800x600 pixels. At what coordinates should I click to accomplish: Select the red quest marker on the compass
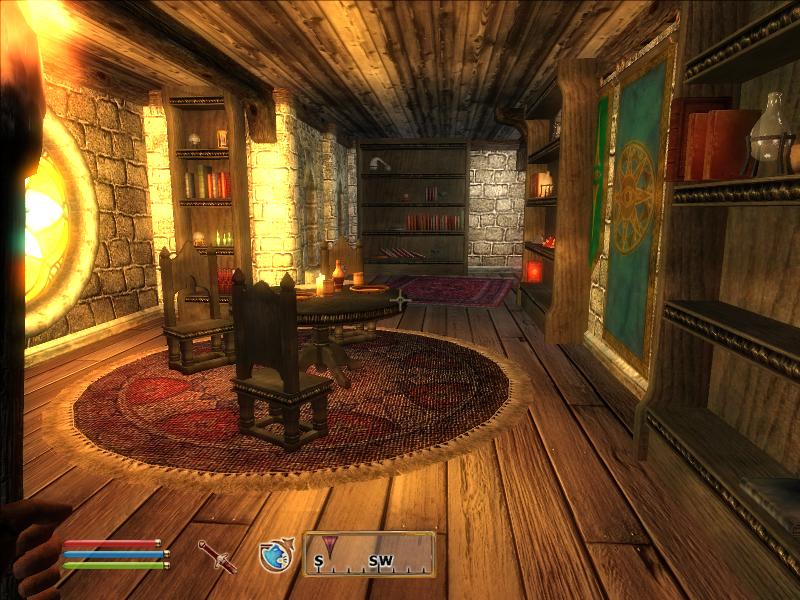coord(329,547)
